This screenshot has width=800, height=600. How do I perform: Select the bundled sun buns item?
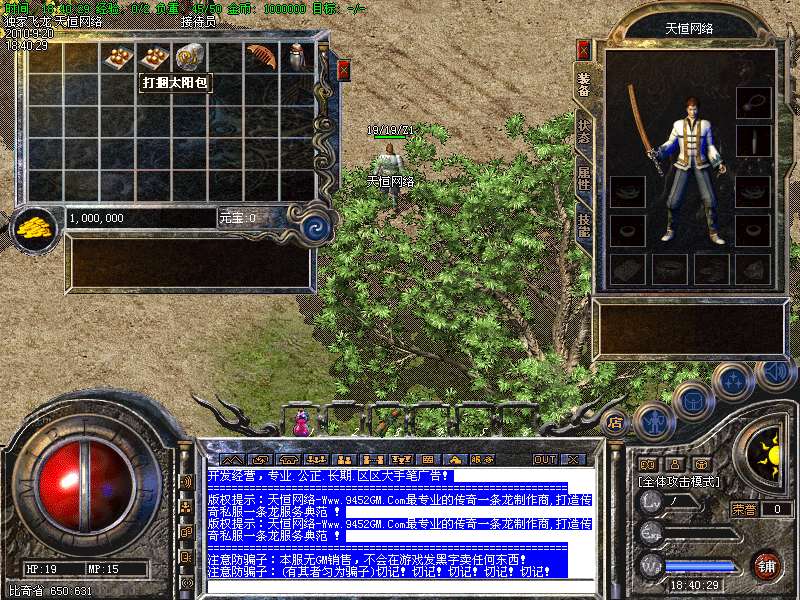pyautogui.click(x=154, y=58)
